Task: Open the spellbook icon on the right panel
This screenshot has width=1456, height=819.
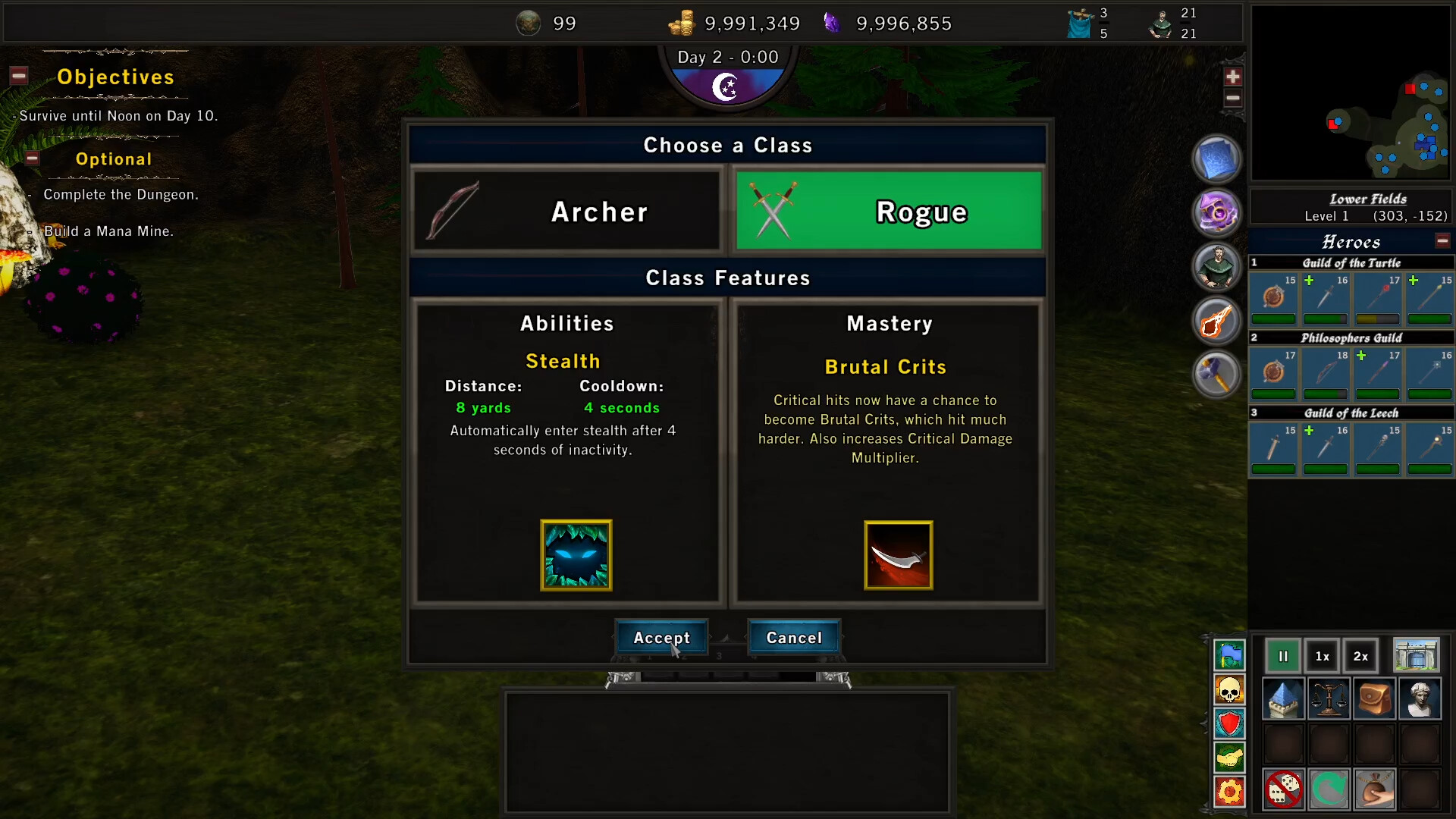Action: click(1216, 159)
